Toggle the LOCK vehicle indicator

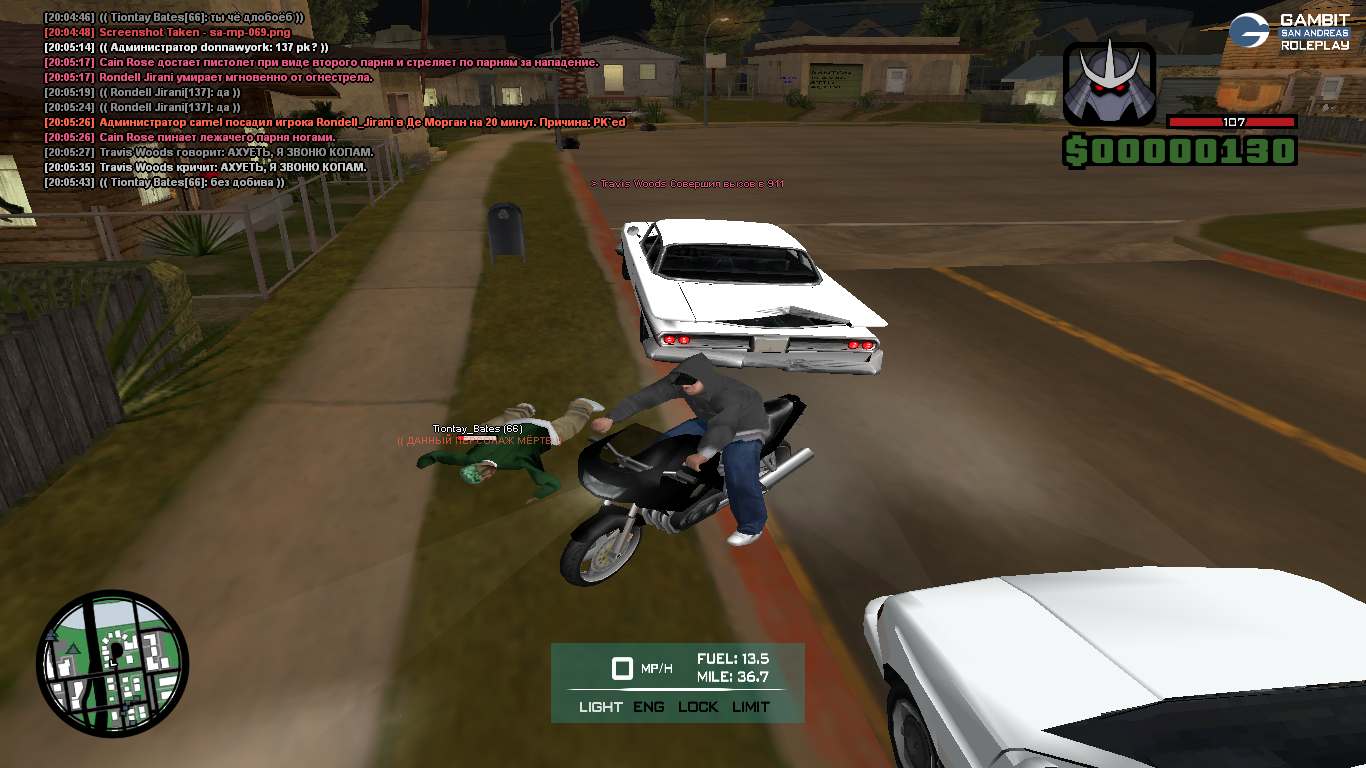tap(698, 707)
